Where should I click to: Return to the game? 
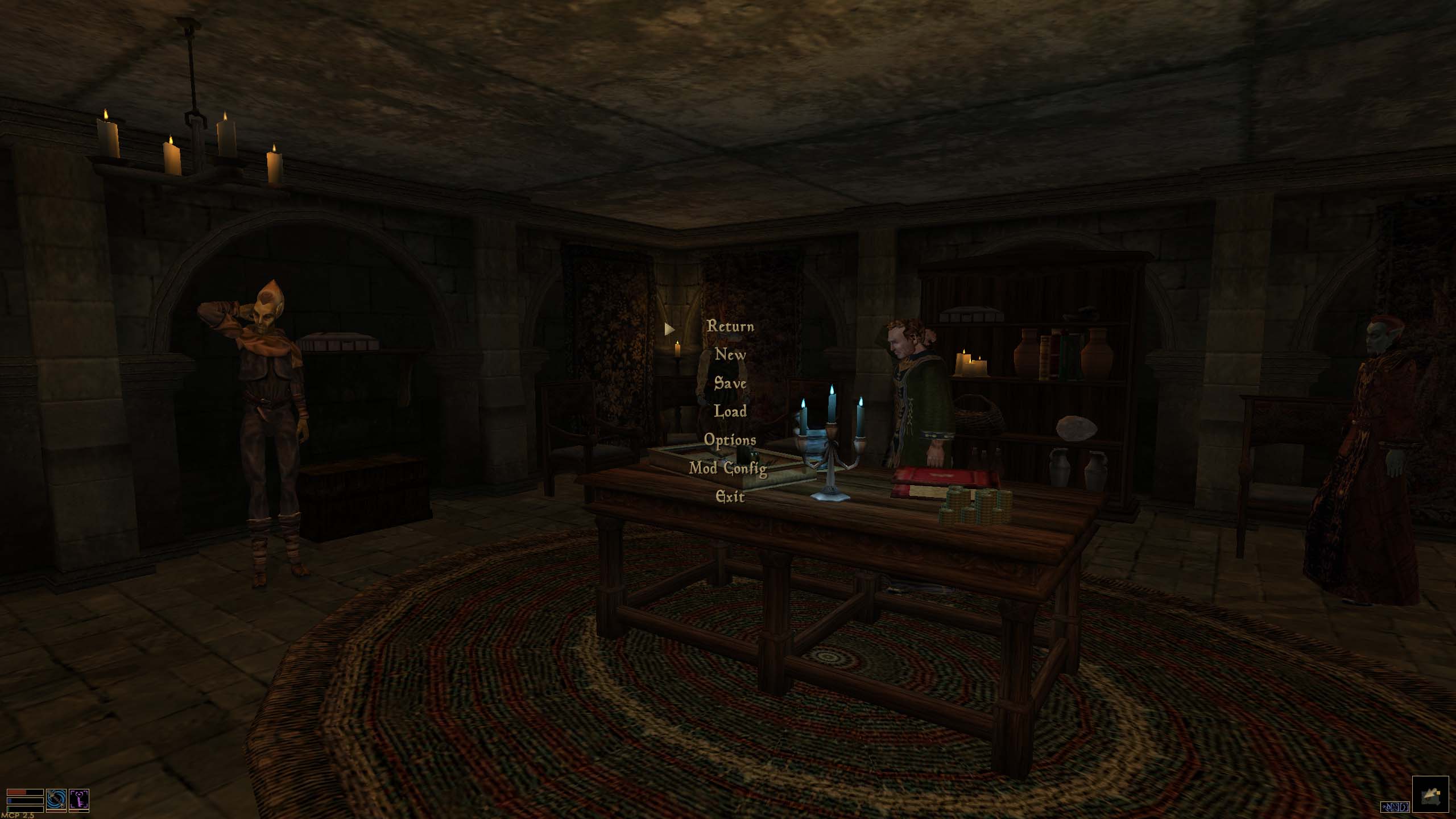click(730, 326)
